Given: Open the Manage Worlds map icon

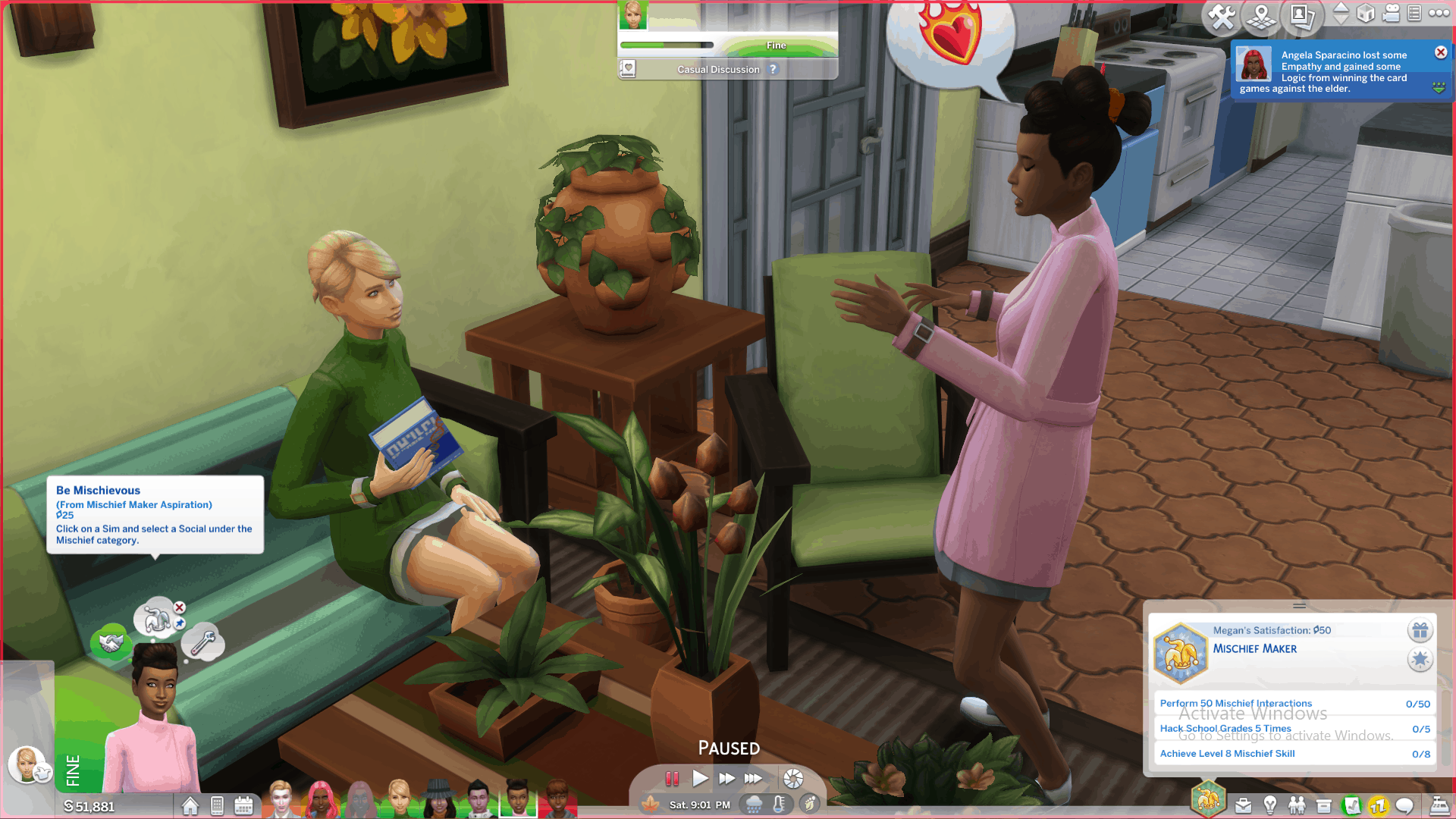Looking at the screenshot, I should click(1262, 17).
